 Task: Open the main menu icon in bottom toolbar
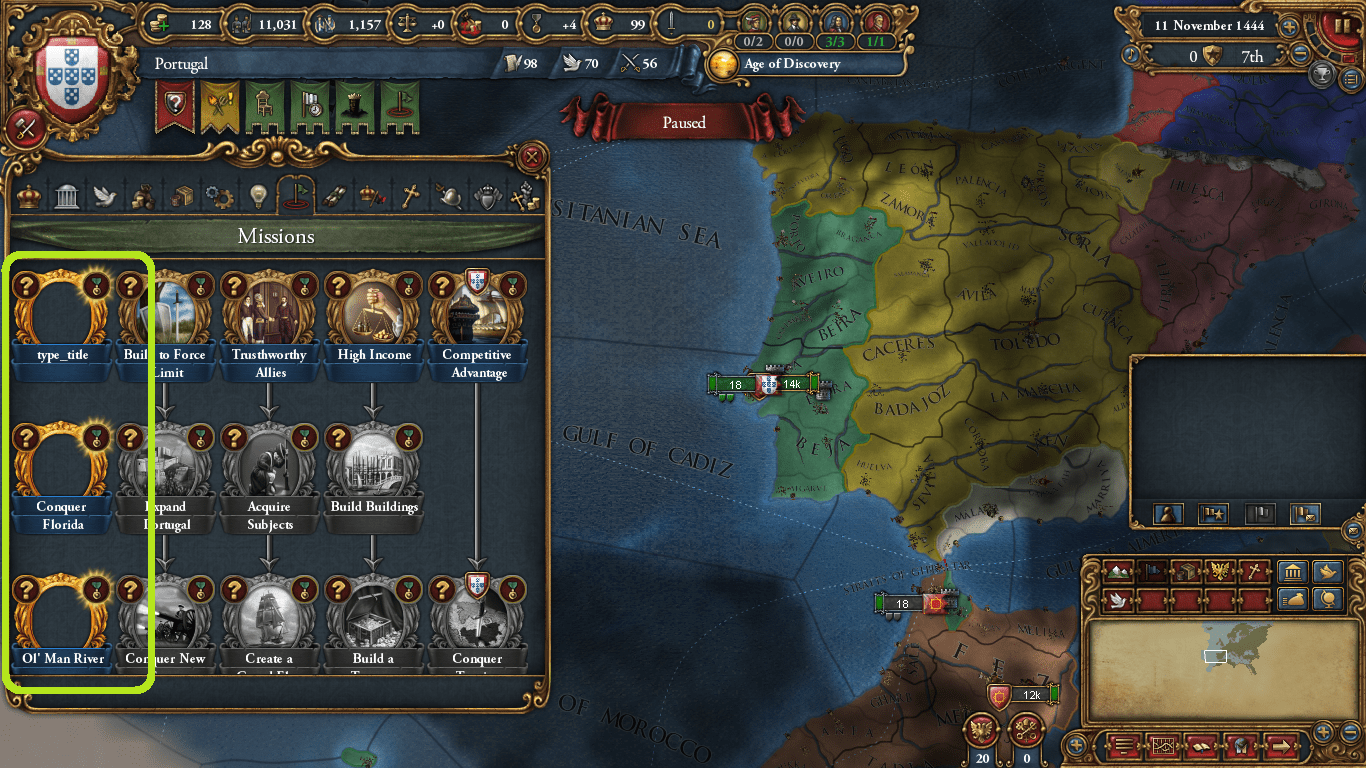pos(1123,746)
